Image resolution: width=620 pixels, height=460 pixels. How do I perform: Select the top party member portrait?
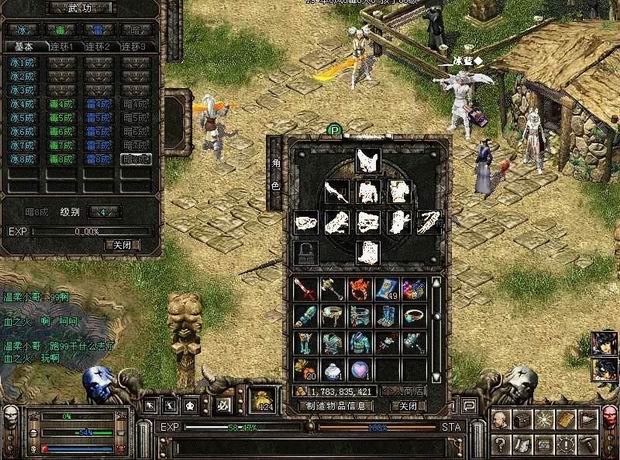603,343
